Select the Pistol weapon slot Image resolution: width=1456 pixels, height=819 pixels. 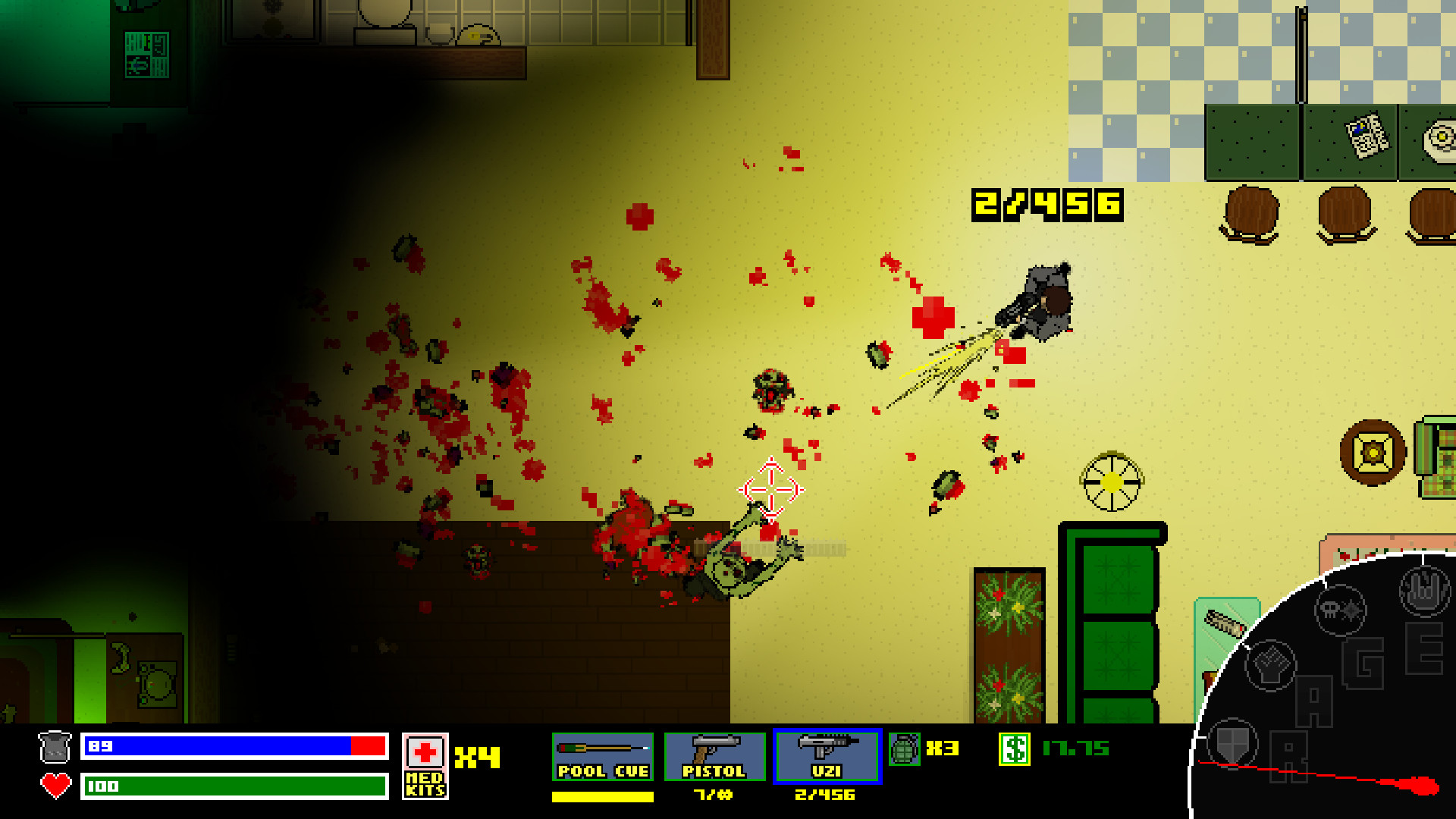click(714, 755)
